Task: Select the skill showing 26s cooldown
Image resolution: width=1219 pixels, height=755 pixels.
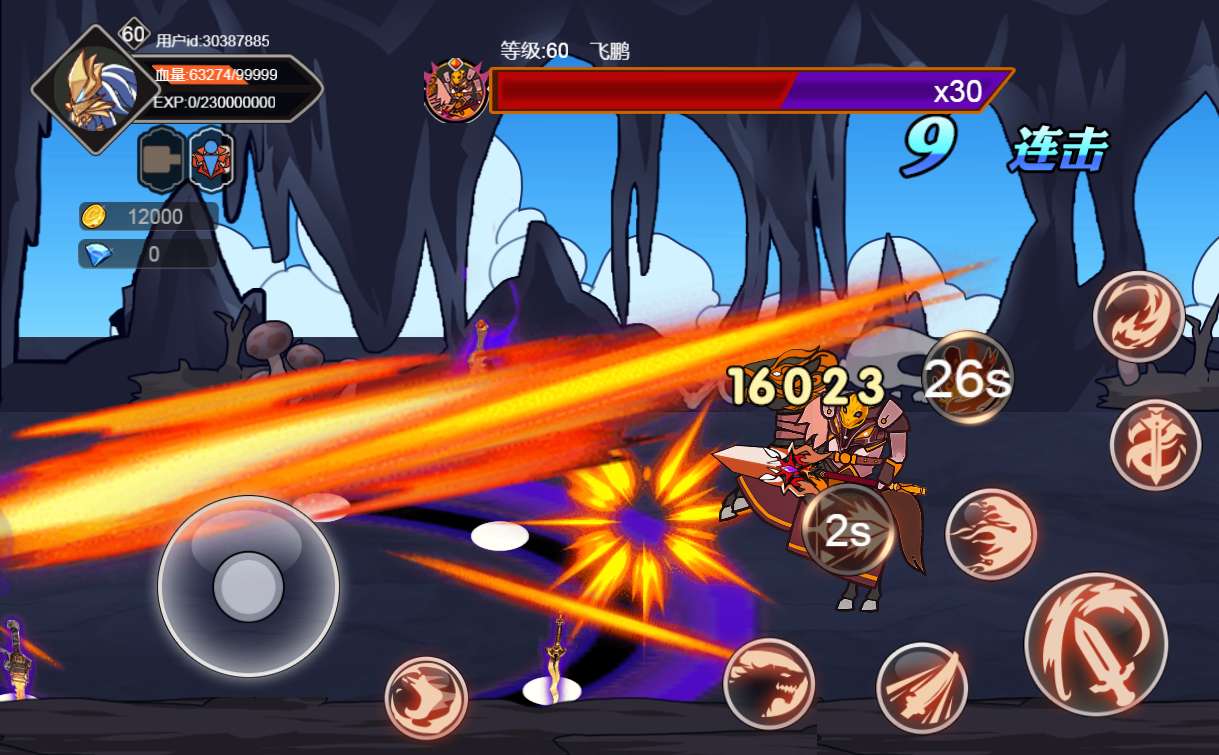Action: (966, 377)
